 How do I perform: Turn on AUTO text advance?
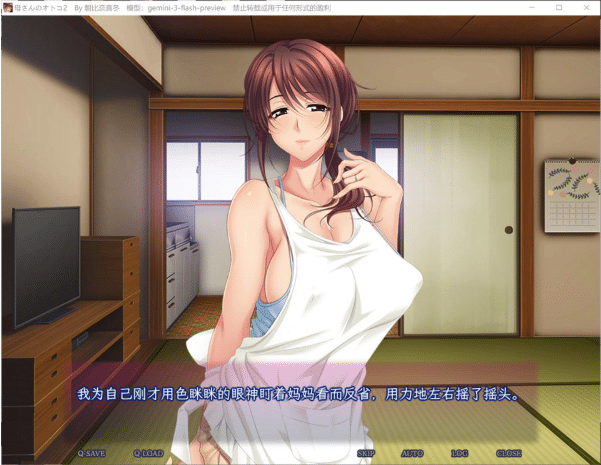[412, 453]
